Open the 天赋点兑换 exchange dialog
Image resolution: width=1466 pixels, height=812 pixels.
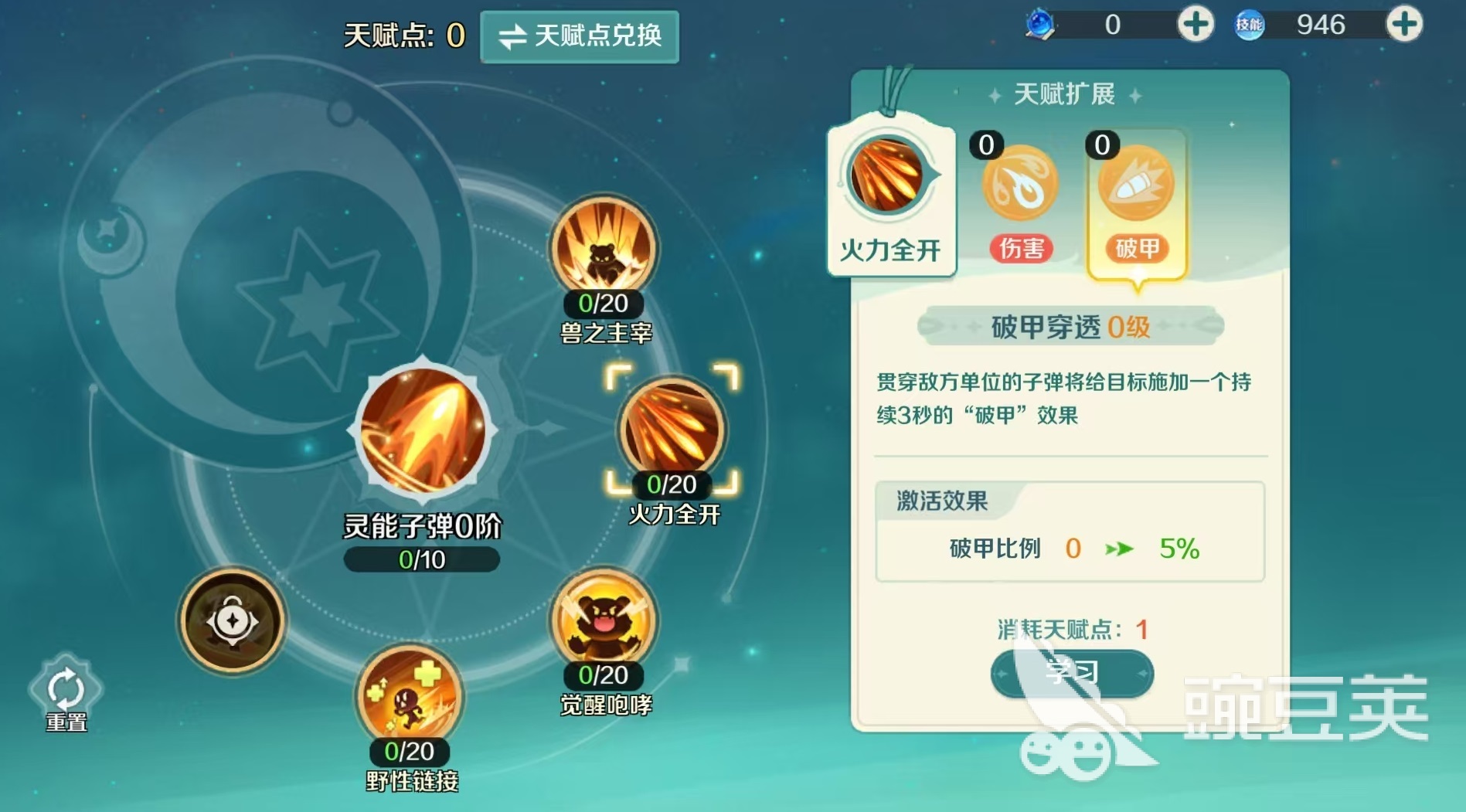tap(580, 36)
